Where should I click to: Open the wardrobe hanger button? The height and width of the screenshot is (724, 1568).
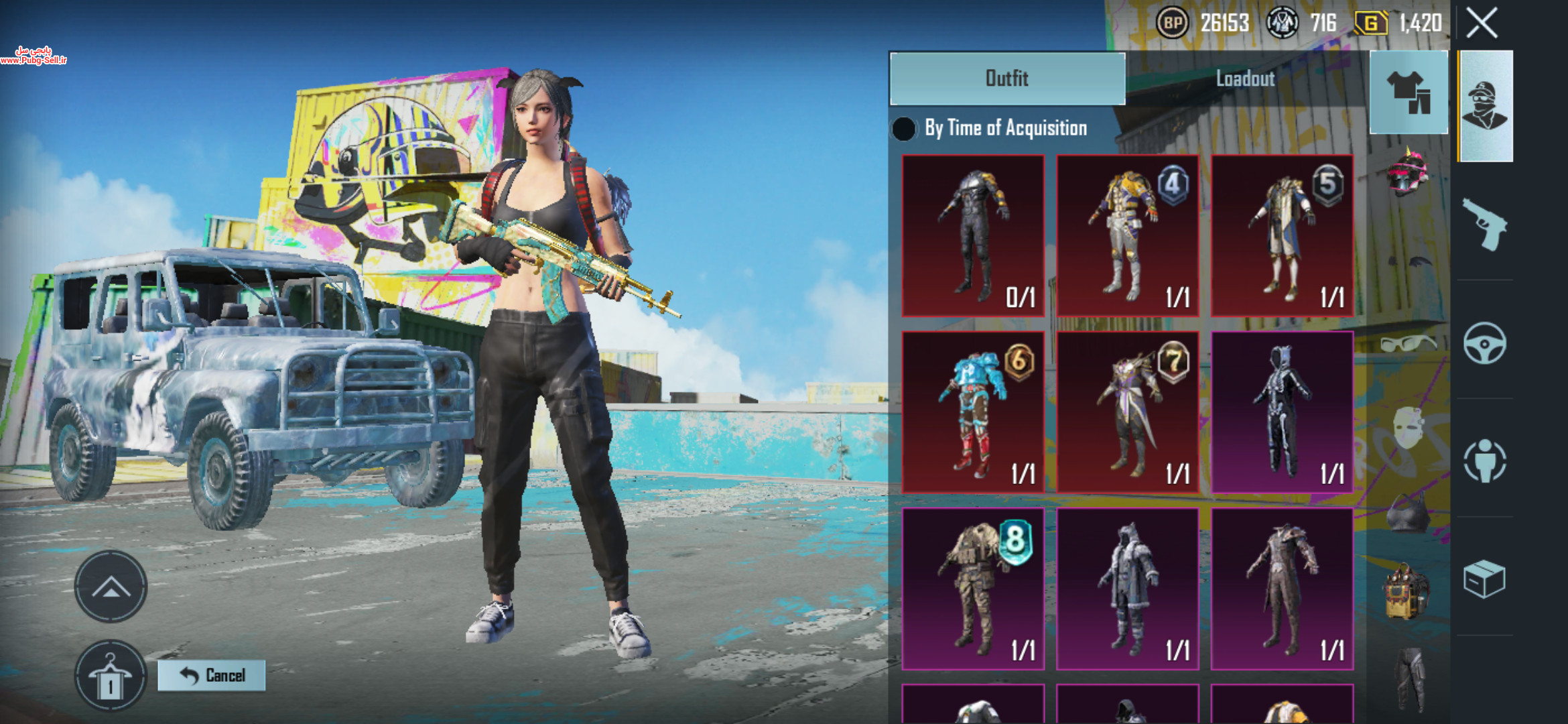[111, 676]
